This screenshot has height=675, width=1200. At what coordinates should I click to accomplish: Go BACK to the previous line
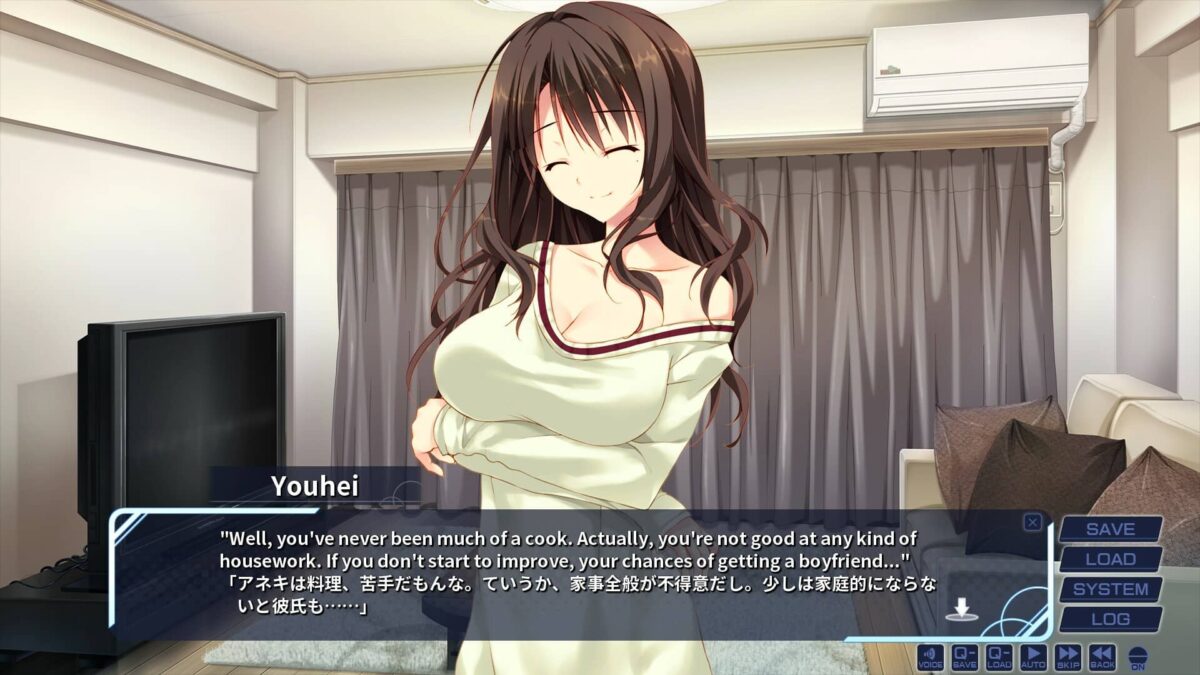pyautogui.click(x=1102, y=657)
